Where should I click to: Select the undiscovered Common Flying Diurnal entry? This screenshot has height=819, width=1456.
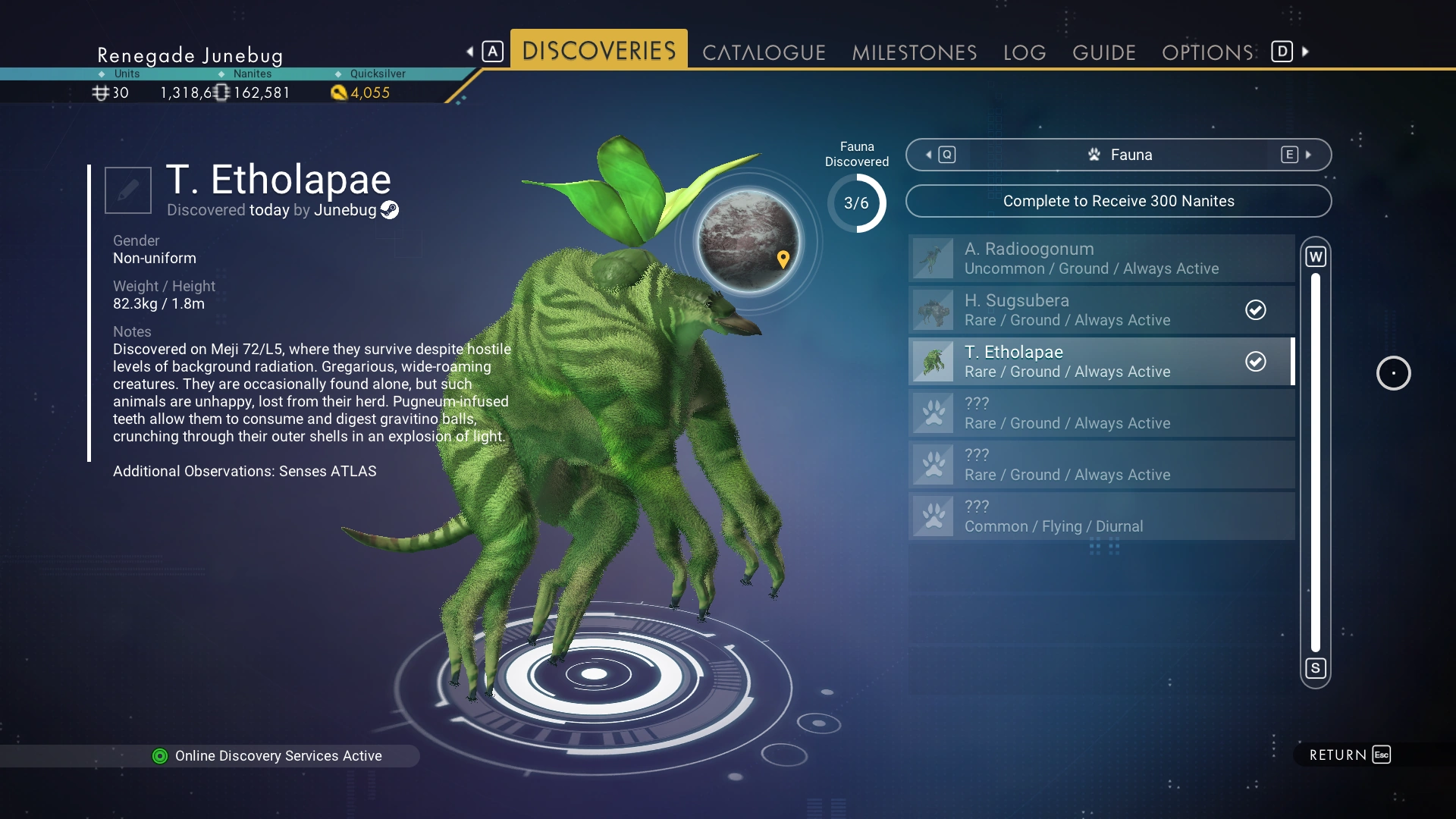point(1101,516)
